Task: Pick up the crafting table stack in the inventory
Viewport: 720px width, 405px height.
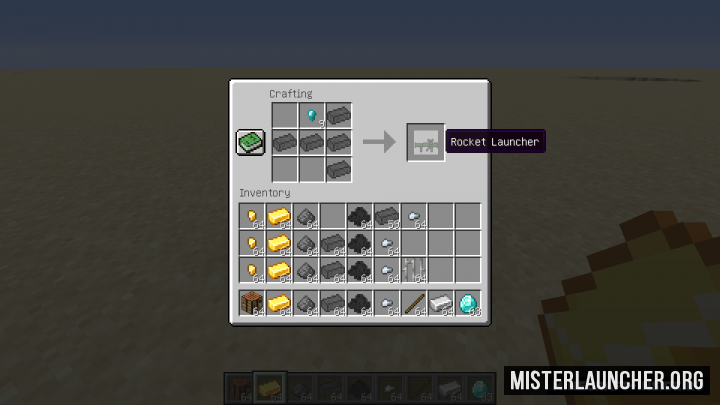Action: pos(252,303)
